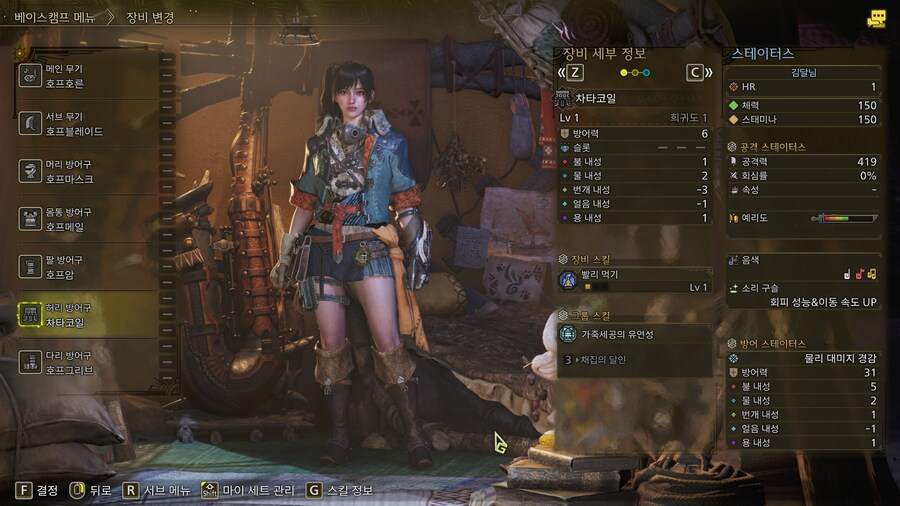
Task: Pick the 팔 방어구 호프암 slot
Action: coord(88,267)
